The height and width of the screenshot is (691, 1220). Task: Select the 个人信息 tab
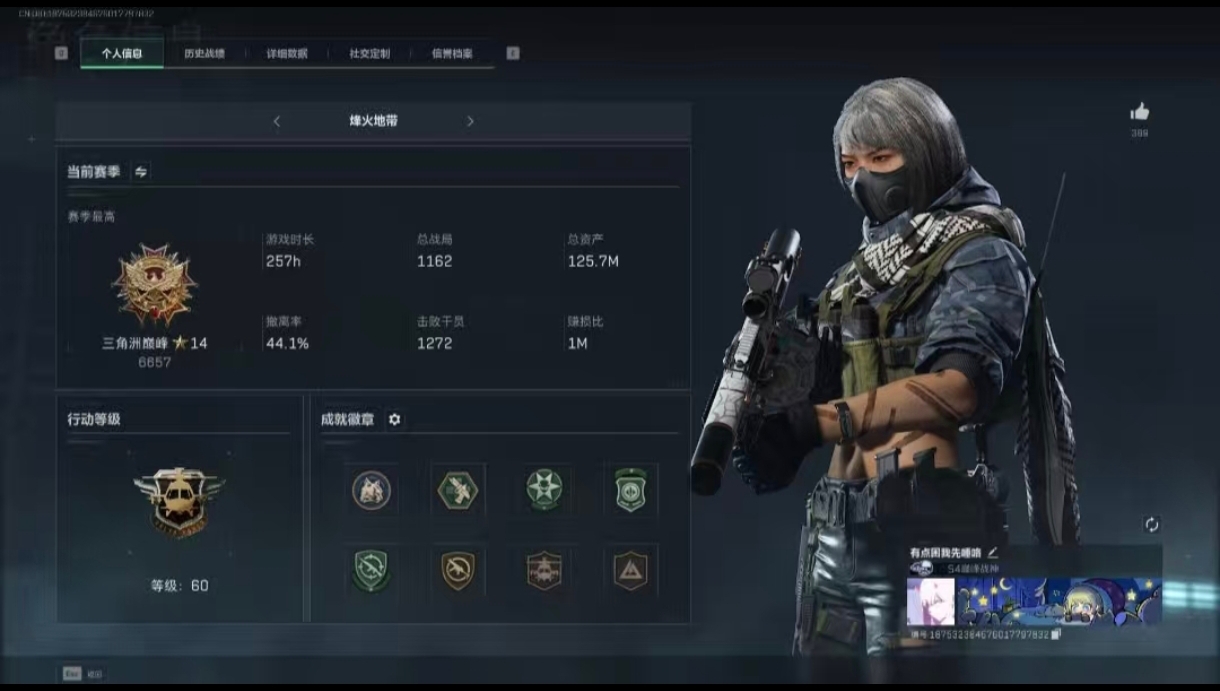click(x=122, y=54)
